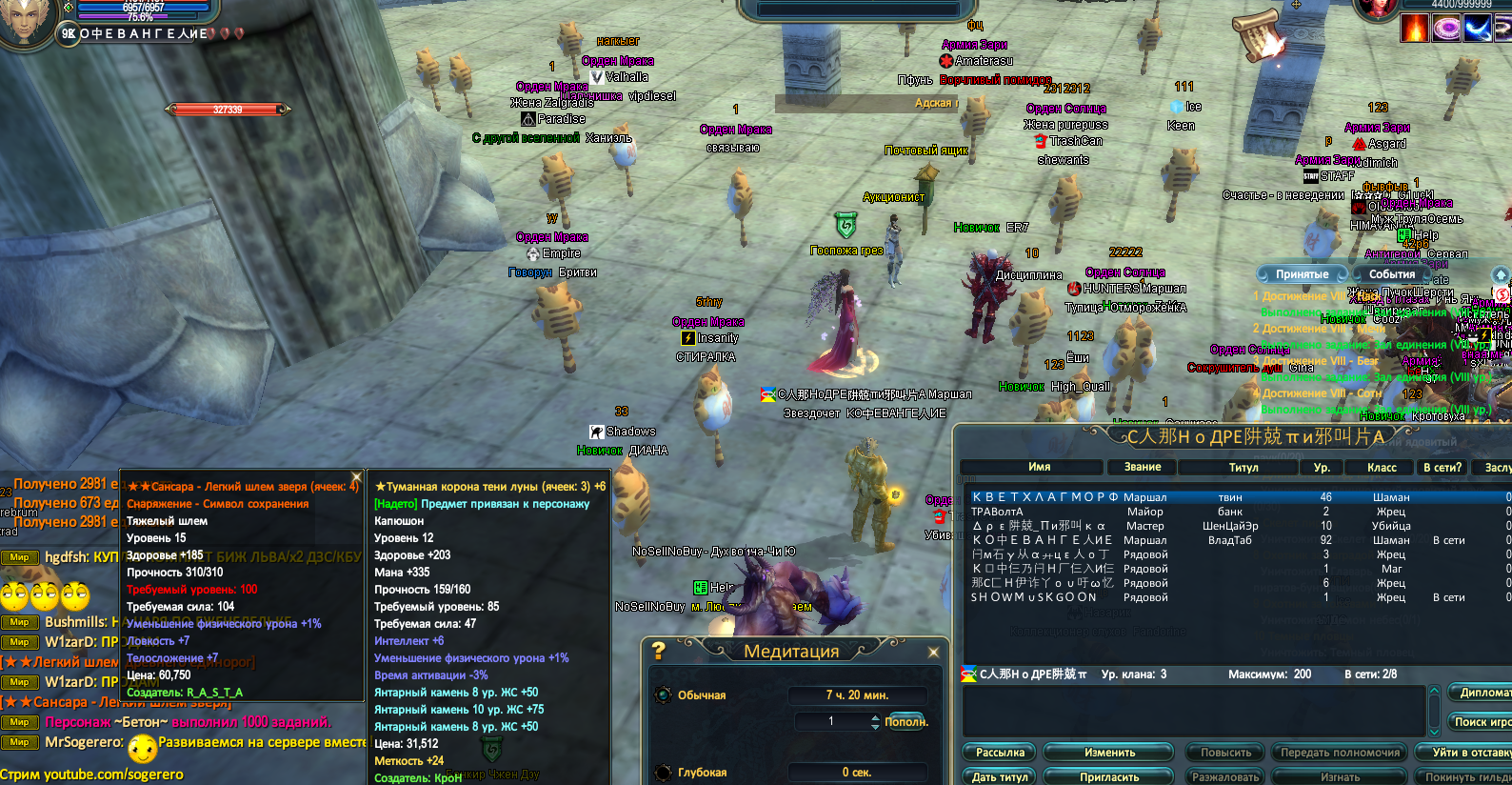
Task: Click the rightmost partially visible buff icon
Action: point(1504,27)
